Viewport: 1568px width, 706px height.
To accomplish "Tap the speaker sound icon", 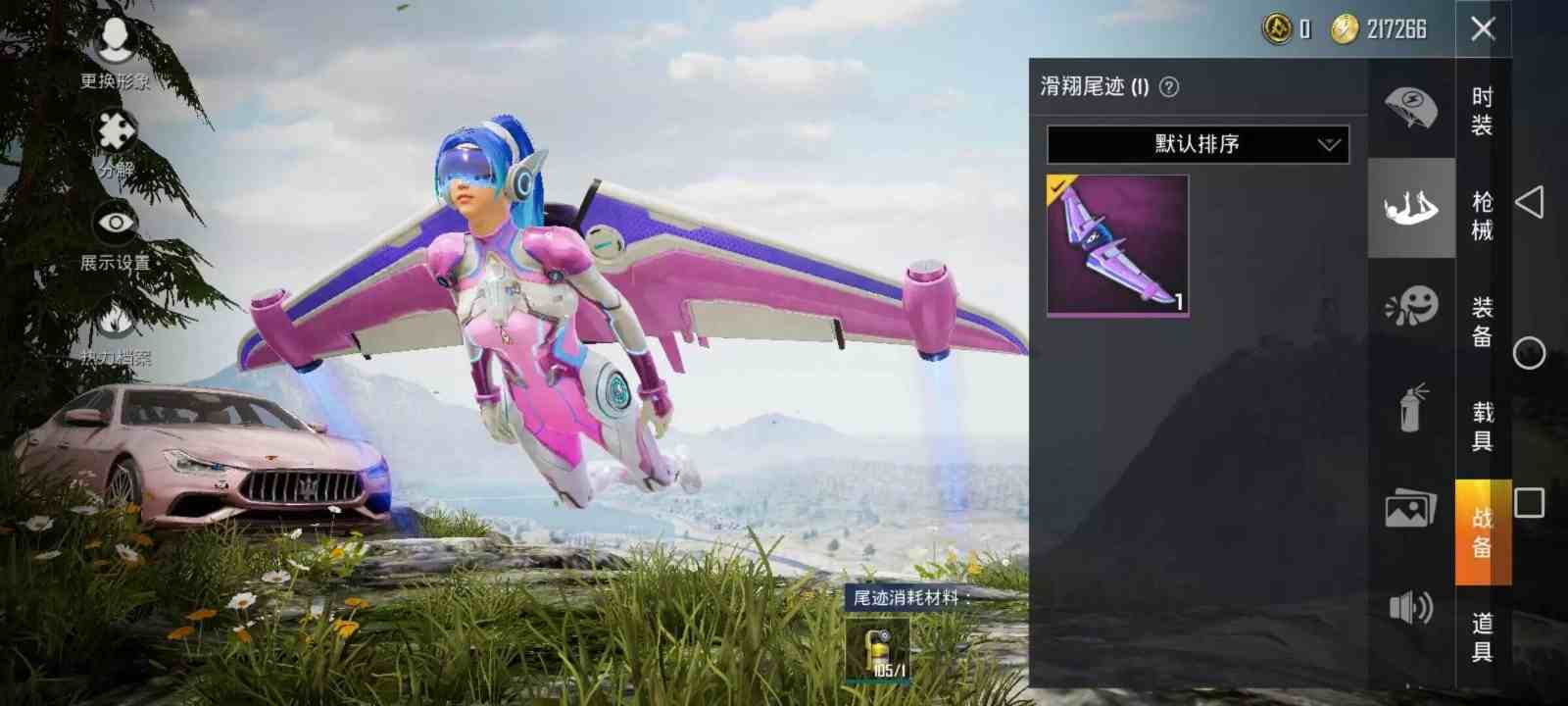I will (x=1409, y=605).
